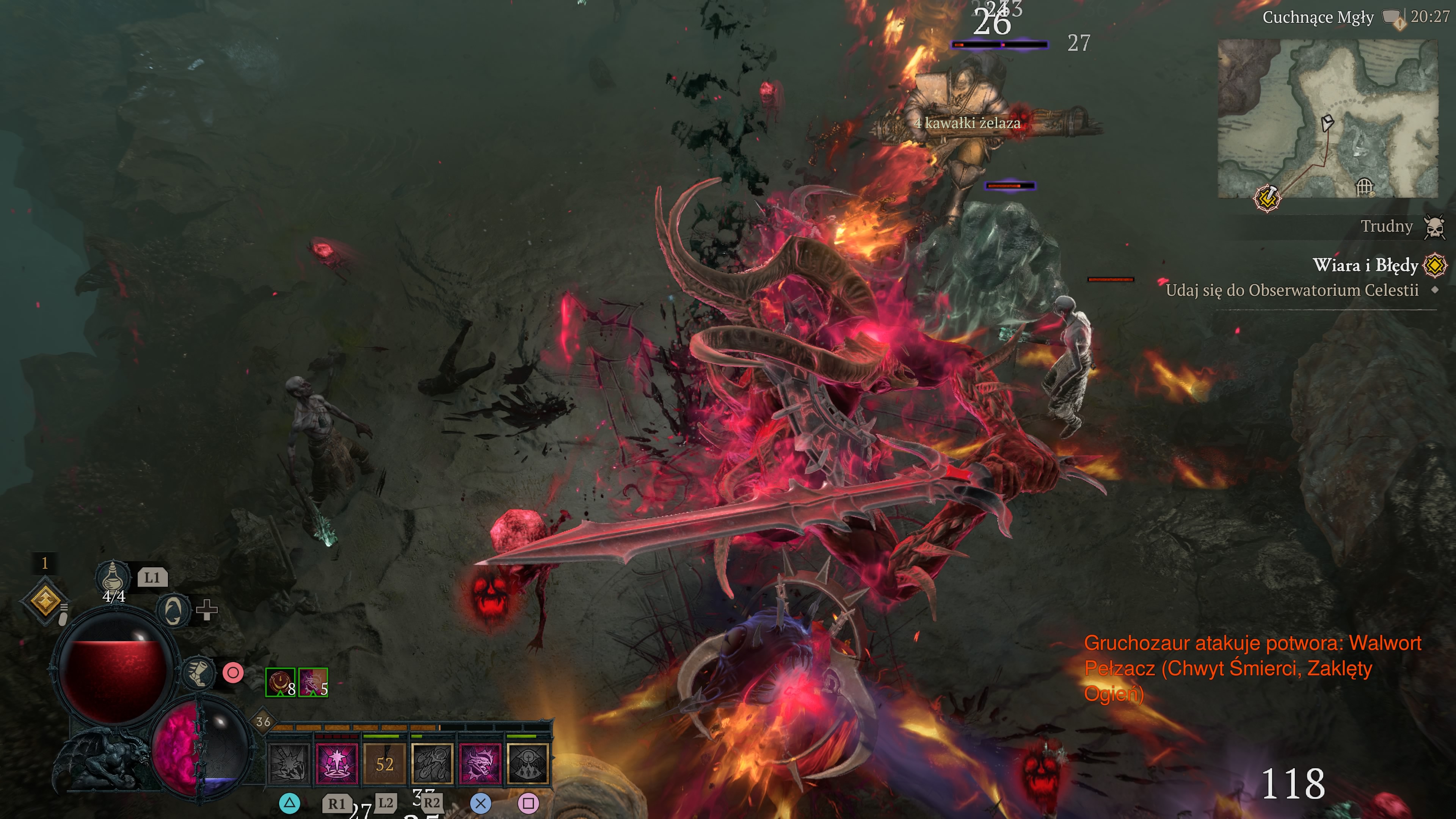
Task: Select the gate icon on the minimap
Action: 1365,187
